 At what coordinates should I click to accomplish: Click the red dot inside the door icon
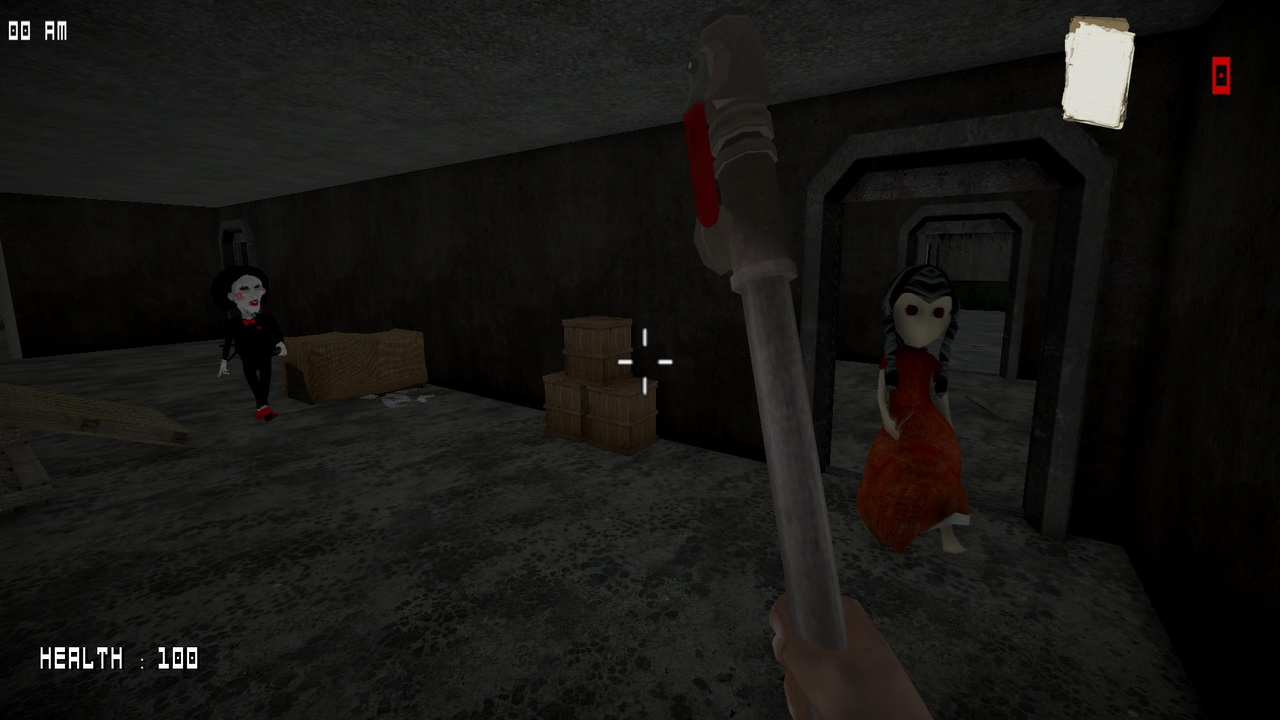click(x=1219, y=75)
